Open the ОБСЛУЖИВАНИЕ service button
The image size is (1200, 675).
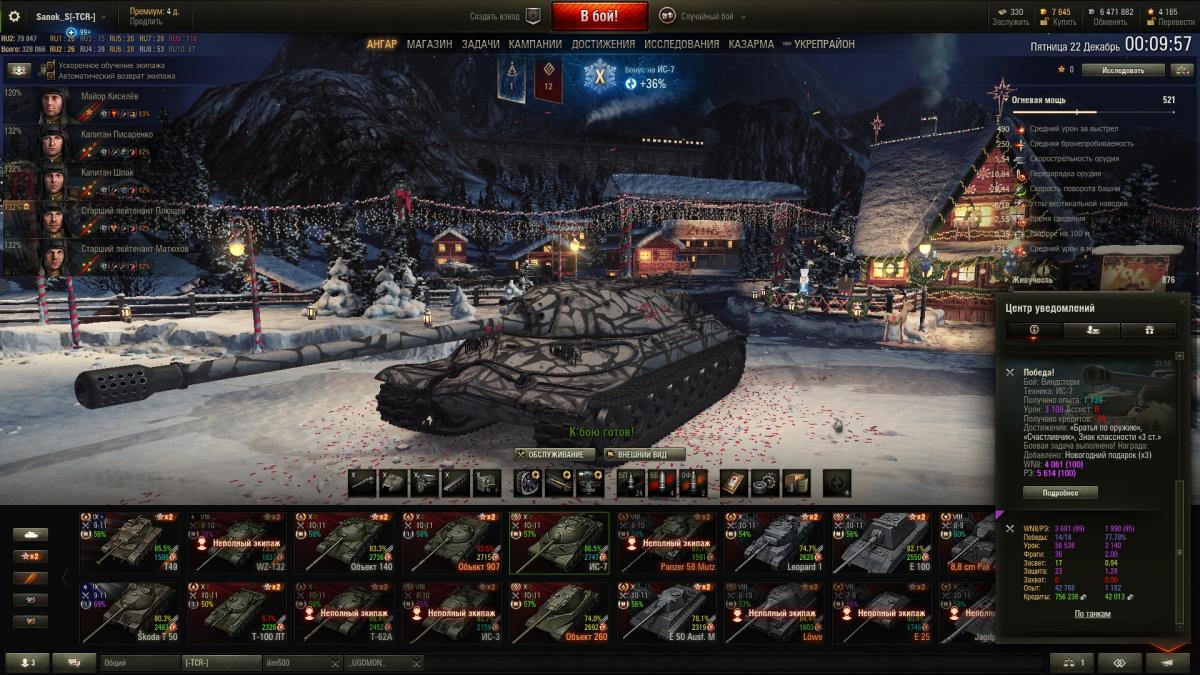click(555, 454)
